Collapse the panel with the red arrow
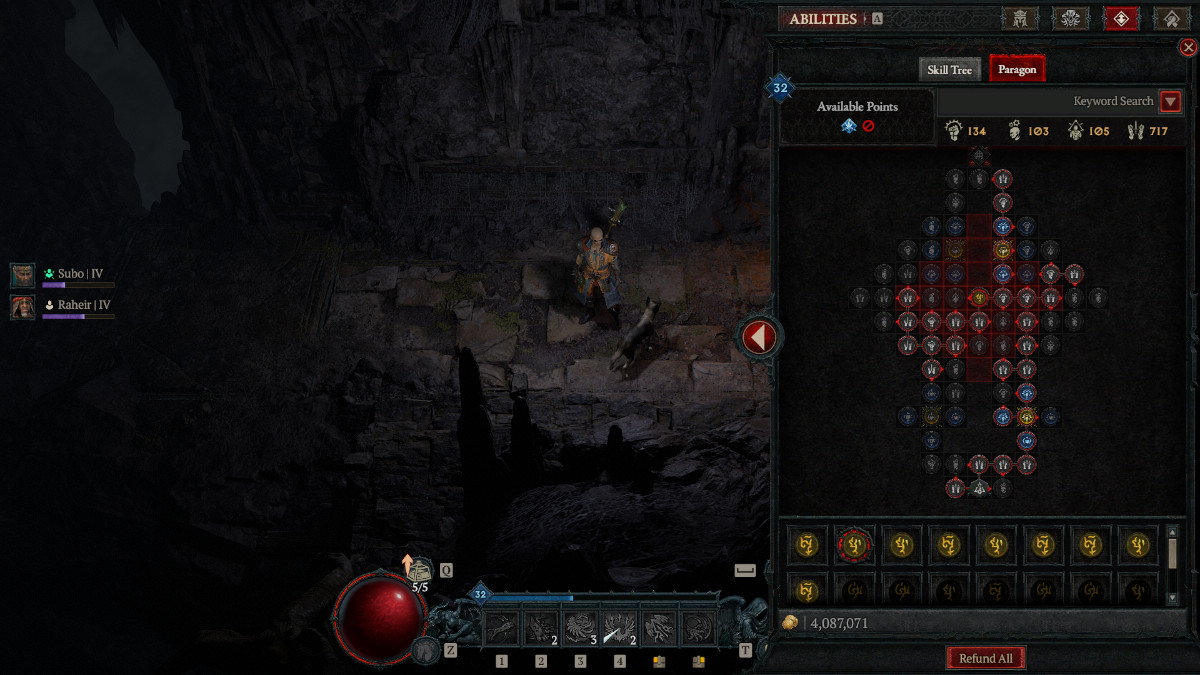This screenshot has height=675, width=1200. coord(758,338)
